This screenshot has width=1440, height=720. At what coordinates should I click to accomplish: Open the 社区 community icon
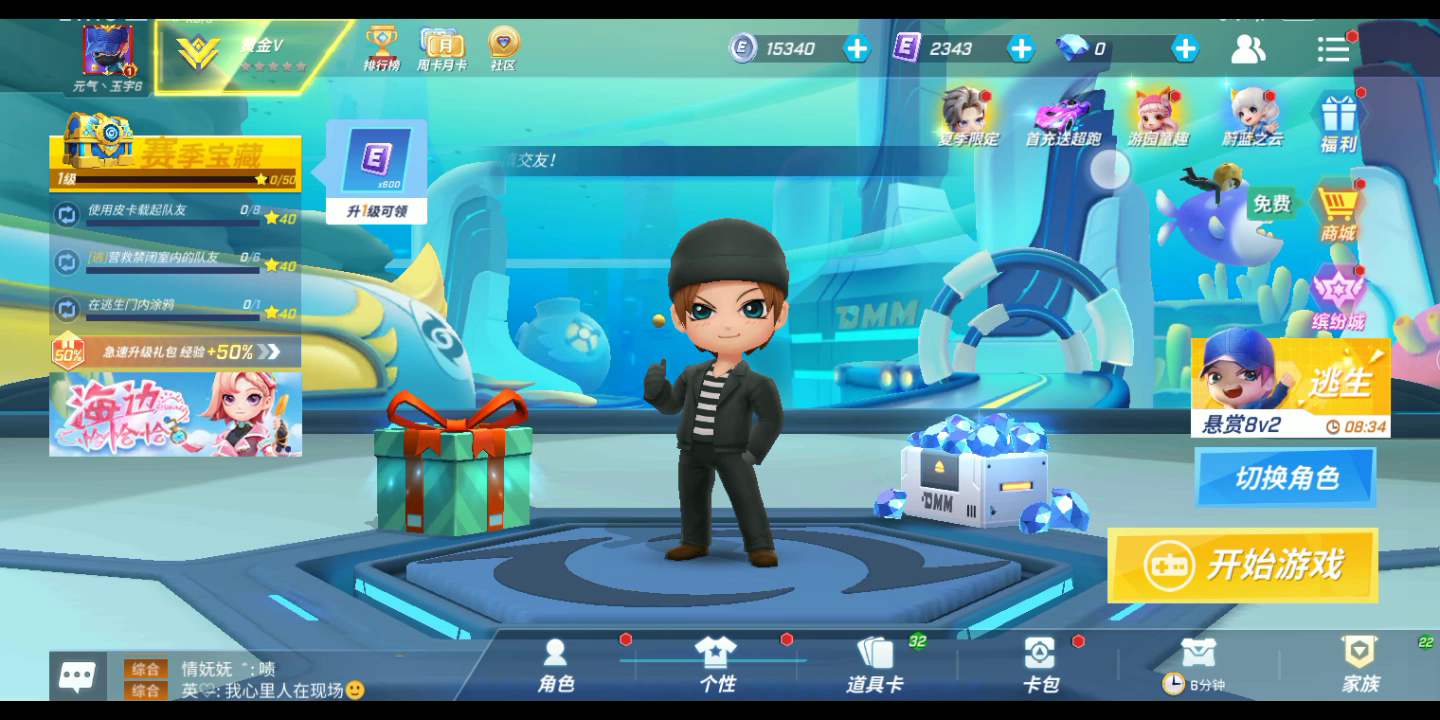pyautogui.click(x=503, y=48)
